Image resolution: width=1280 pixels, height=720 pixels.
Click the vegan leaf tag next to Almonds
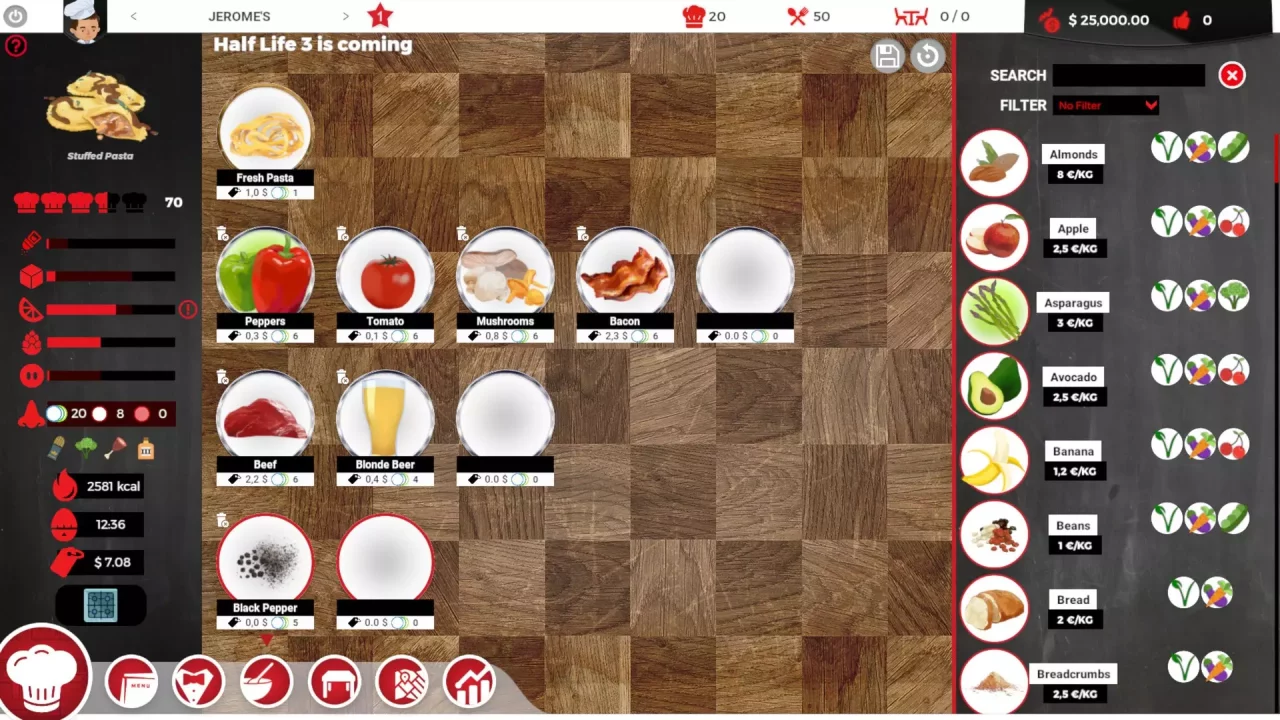pyautogui.click(x=1167, y=147)
